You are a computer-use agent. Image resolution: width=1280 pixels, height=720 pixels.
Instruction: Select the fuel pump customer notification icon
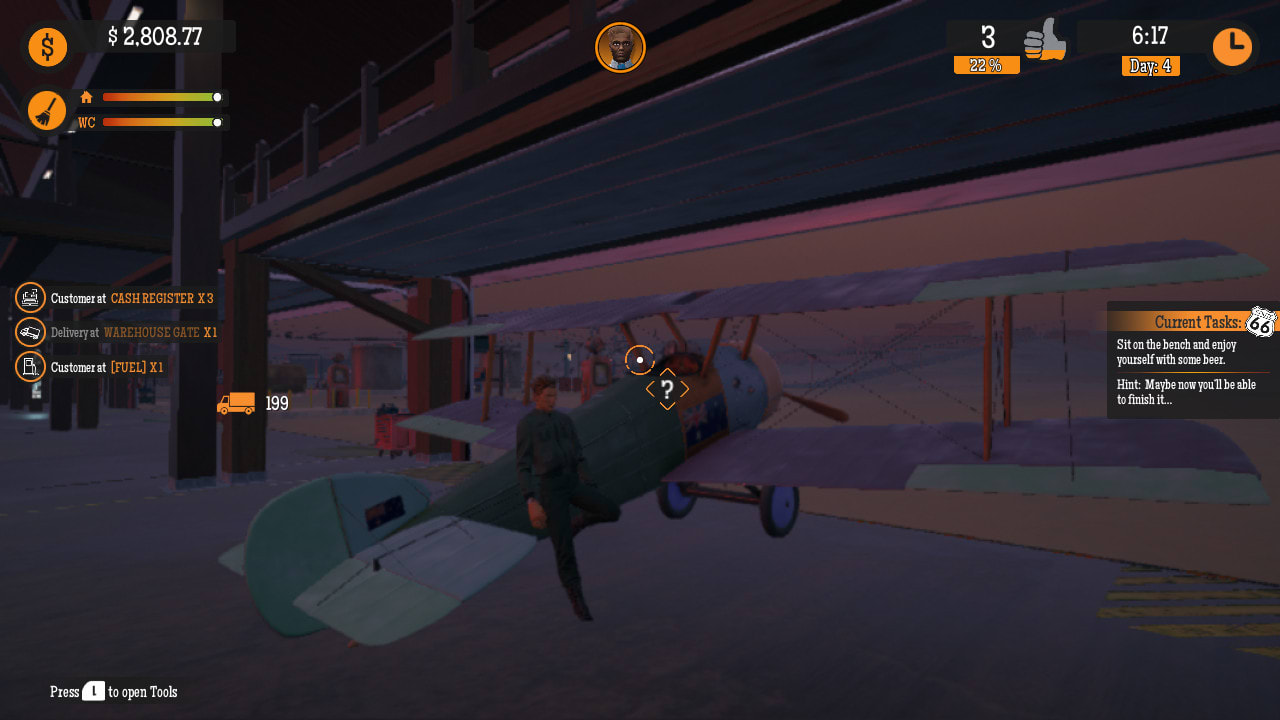pos(29,367)
